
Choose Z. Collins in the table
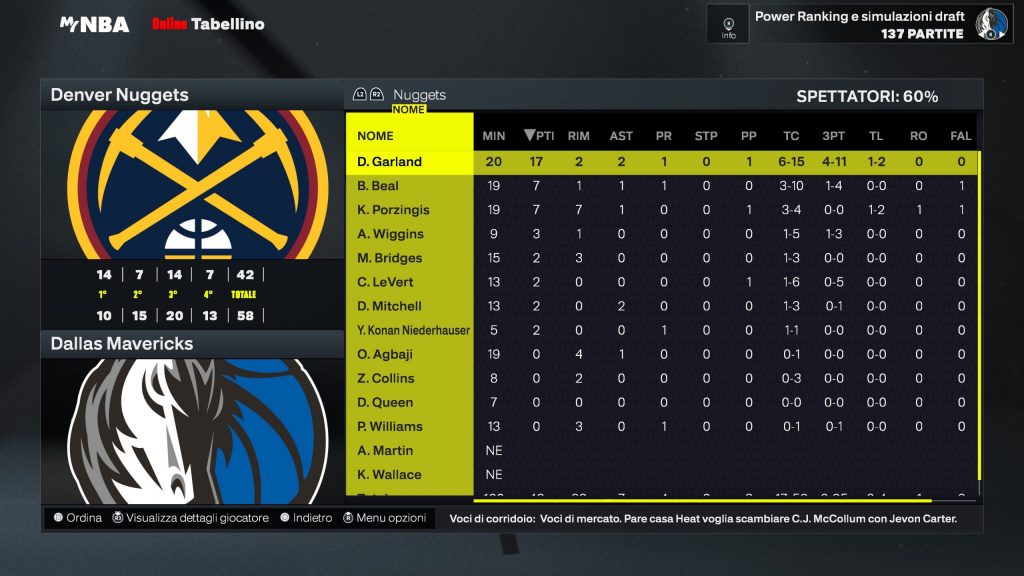385,378
